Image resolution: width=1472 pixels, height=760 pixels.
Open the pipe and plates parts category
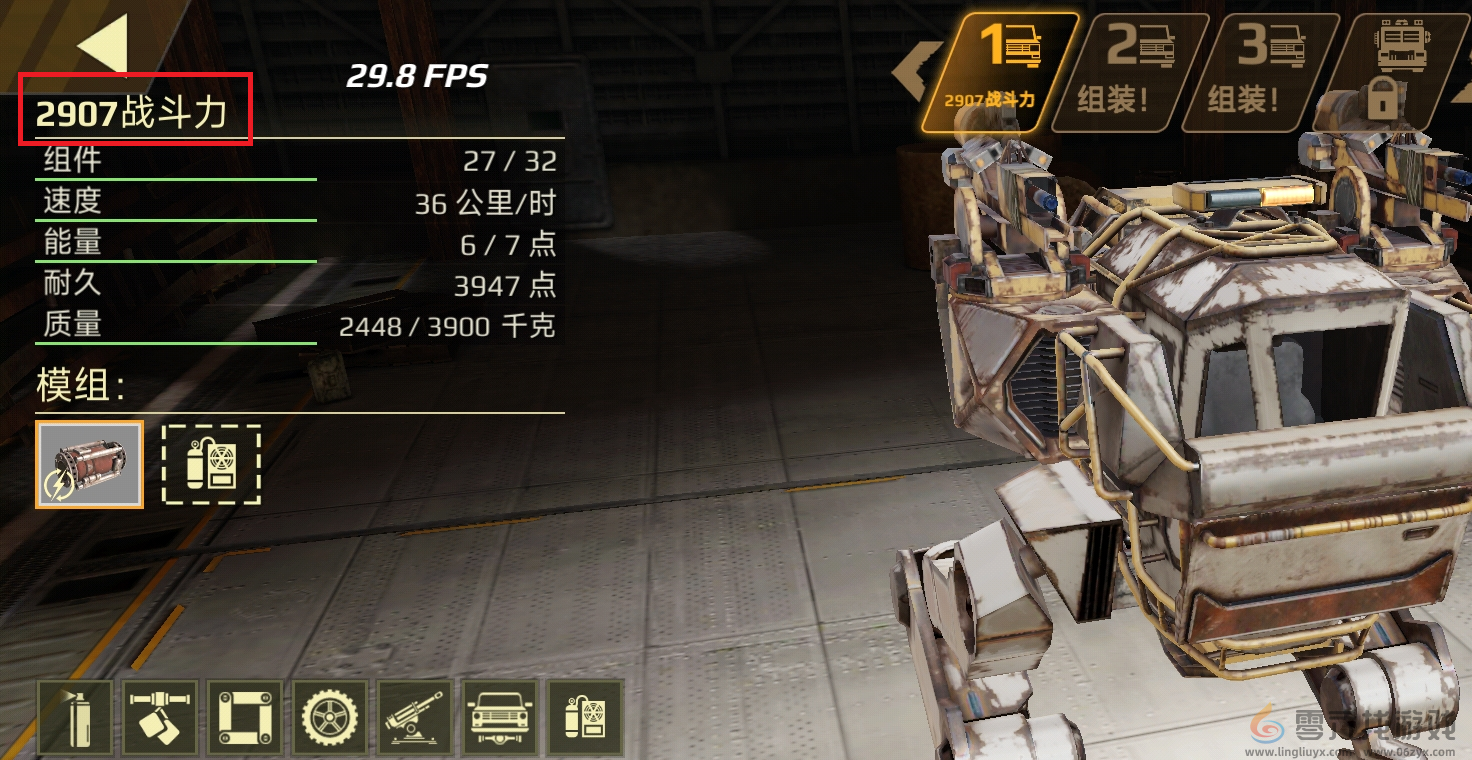pos(161,717)
